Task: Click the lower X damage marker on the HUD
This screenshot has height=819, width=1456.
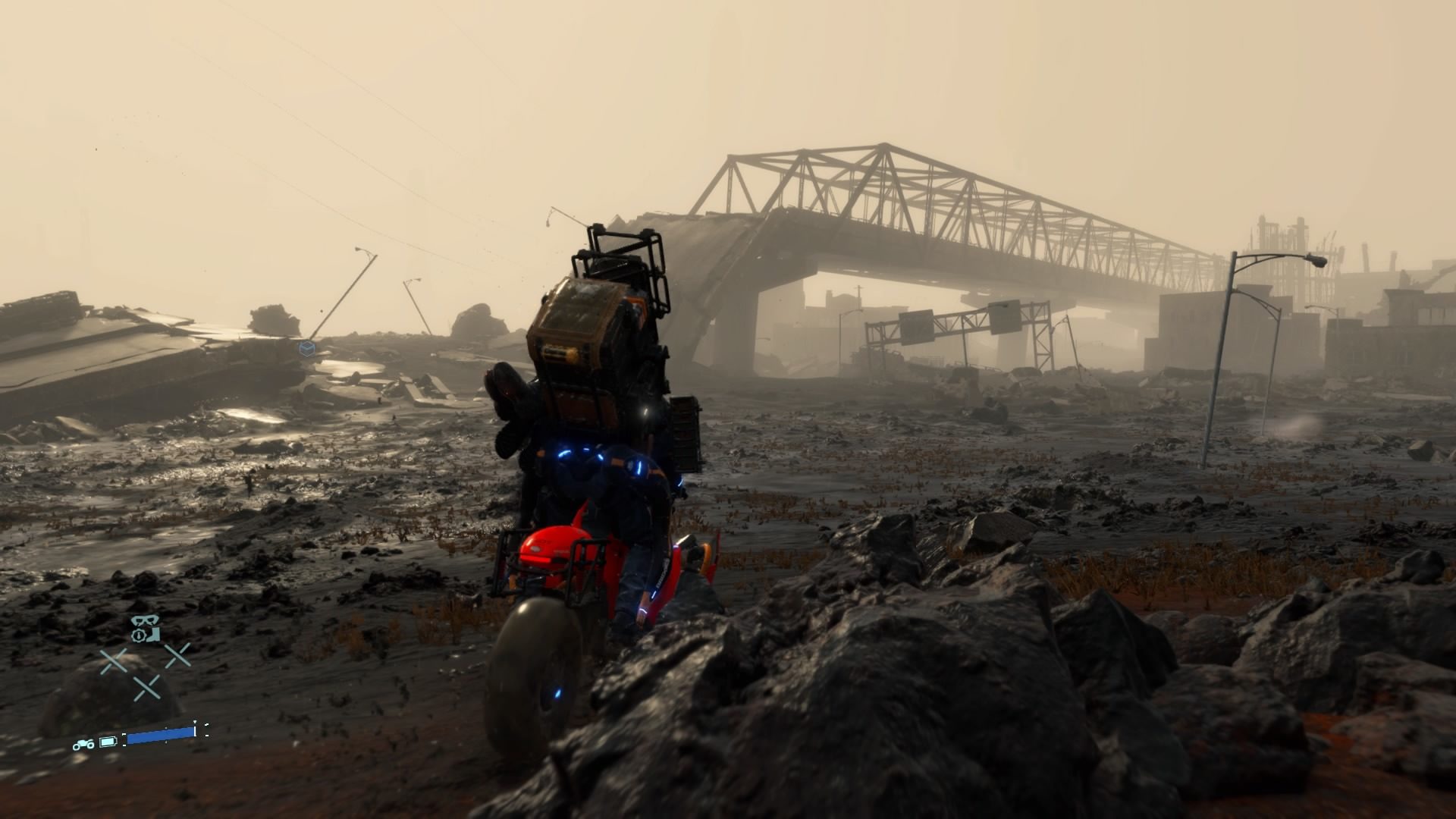Action: coord(146,689)
